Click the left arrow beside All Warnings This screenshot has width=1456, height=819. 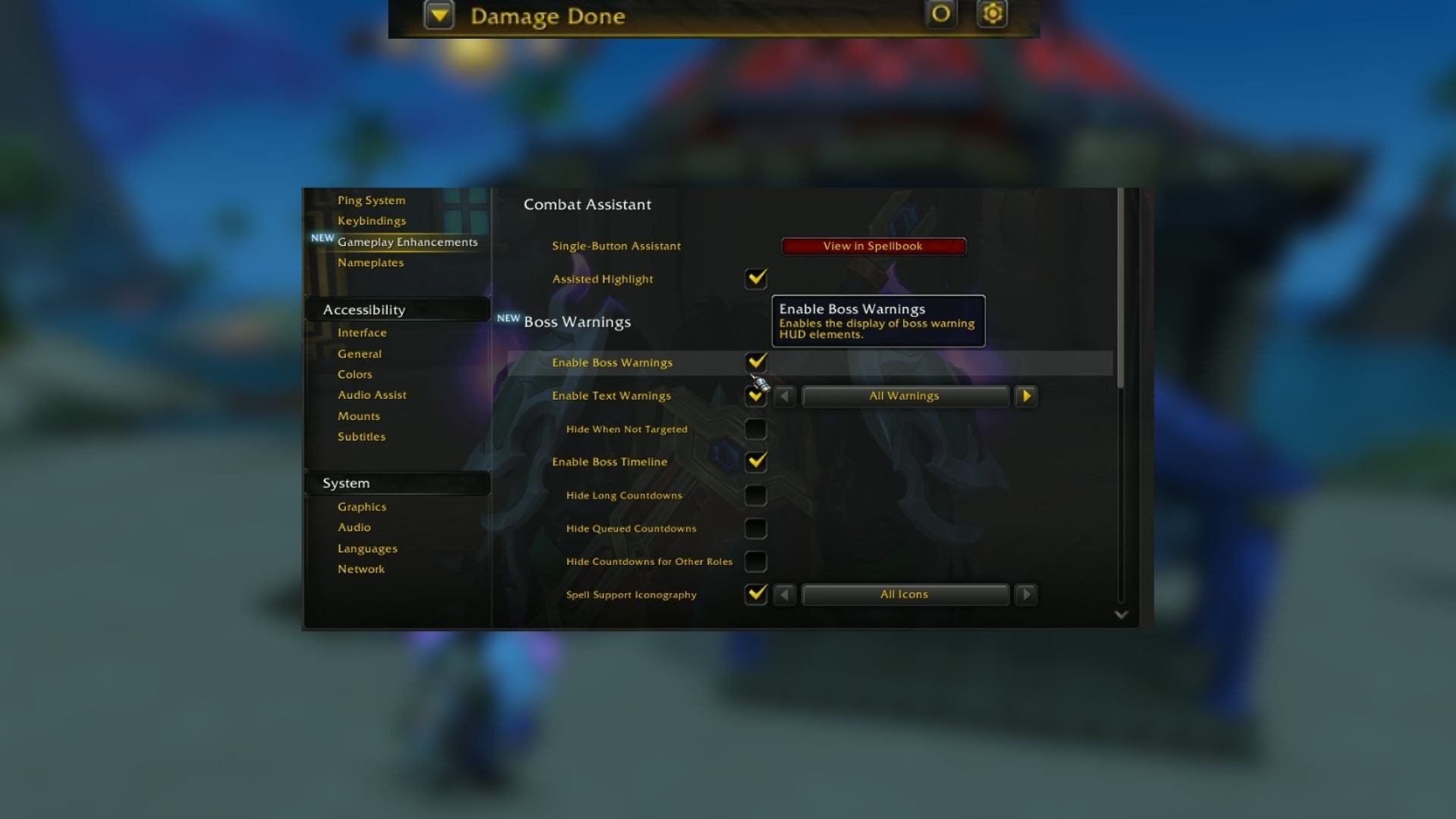(785, 395)
